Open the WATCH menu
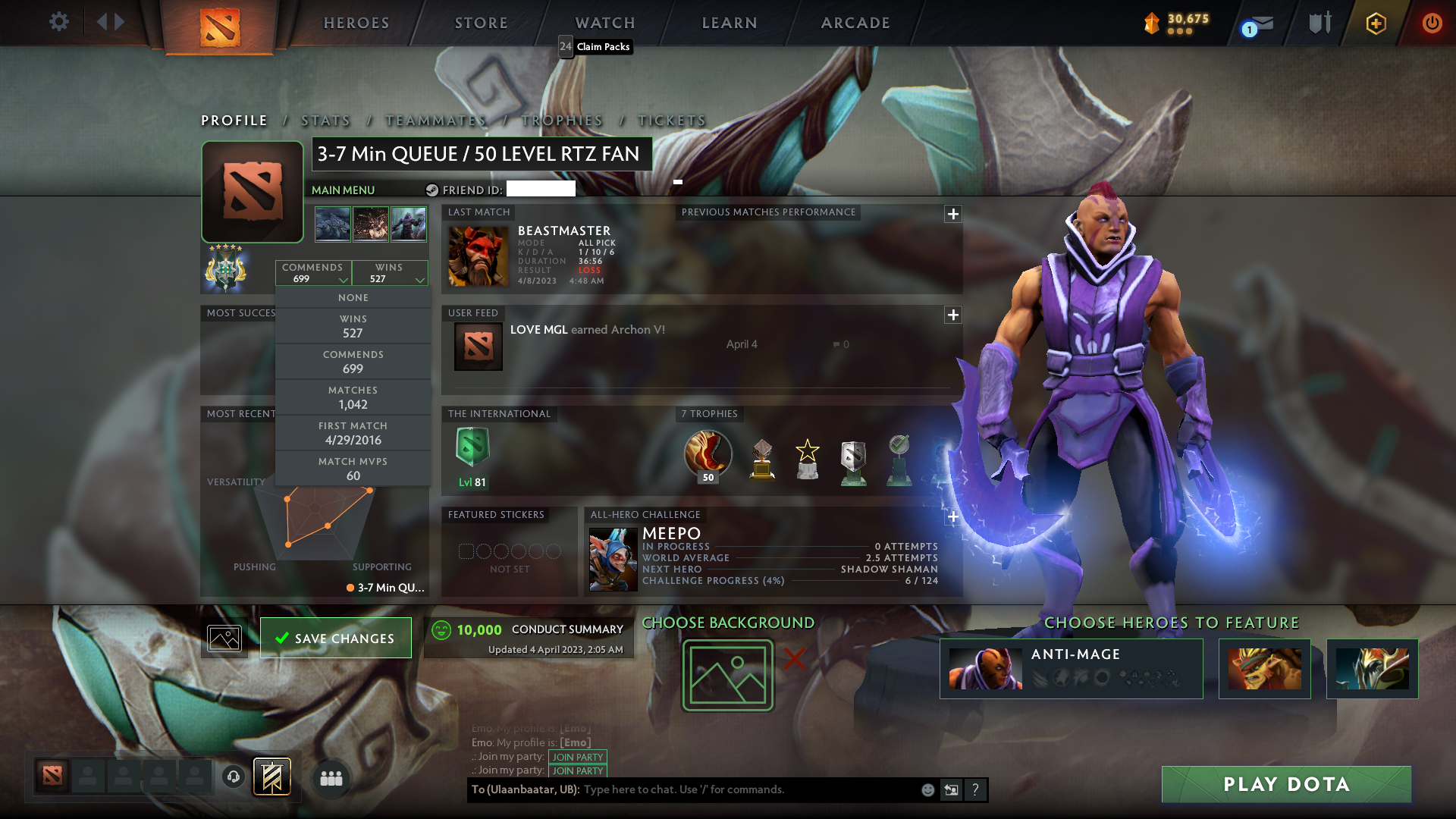The height and width of the screenshot is (819, 1456). [x=604, y=23]
